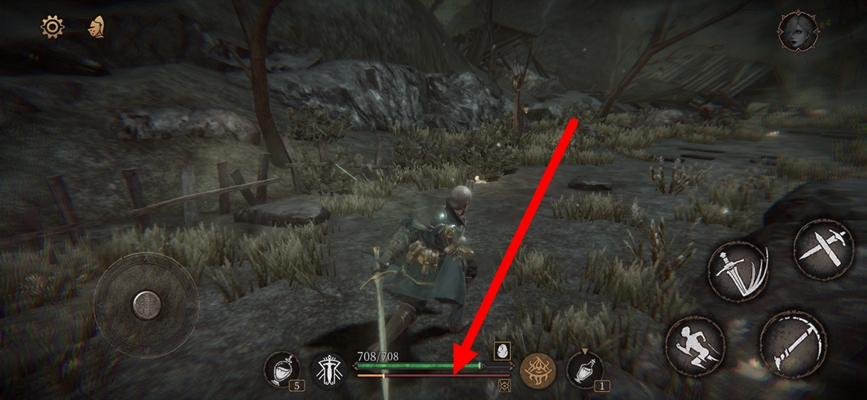Click the helmet icon beside the gear

click(96, 27)
